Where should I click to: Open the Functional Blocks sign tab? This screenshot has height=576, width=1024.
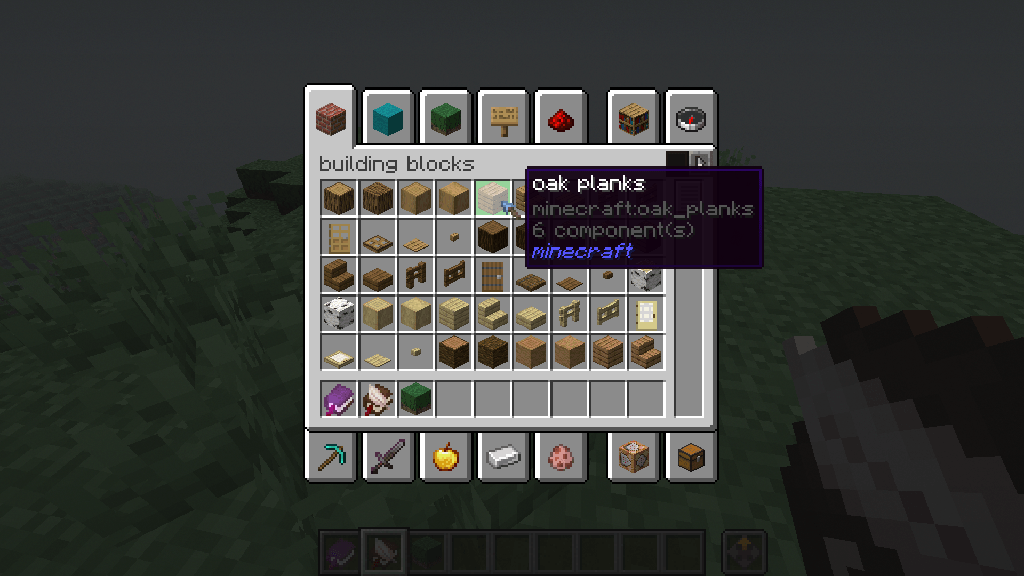(502, 120)
